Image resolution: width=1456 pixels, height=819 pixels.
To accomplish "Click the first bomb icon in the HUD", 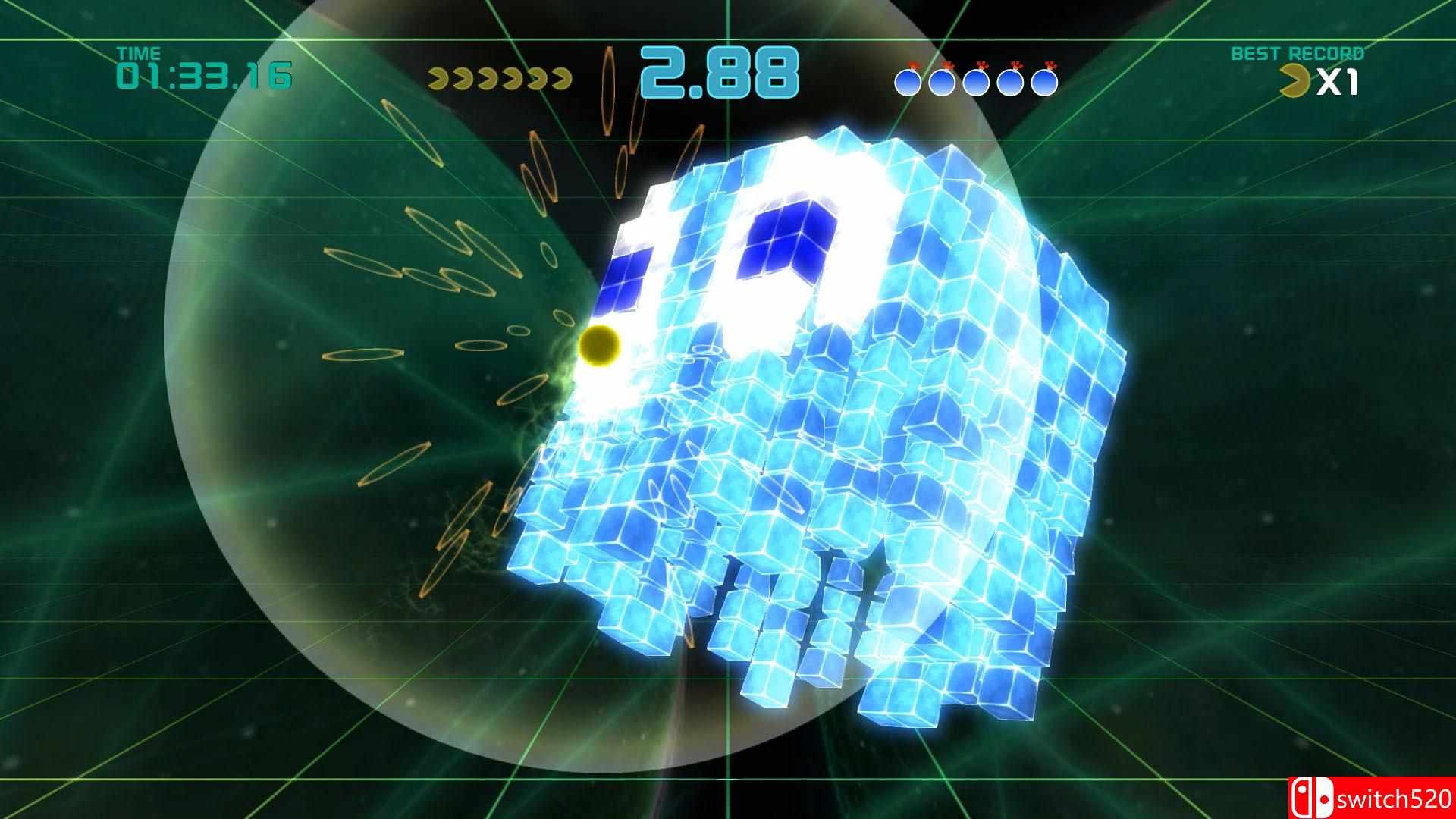I will click(x=908, y=82).
